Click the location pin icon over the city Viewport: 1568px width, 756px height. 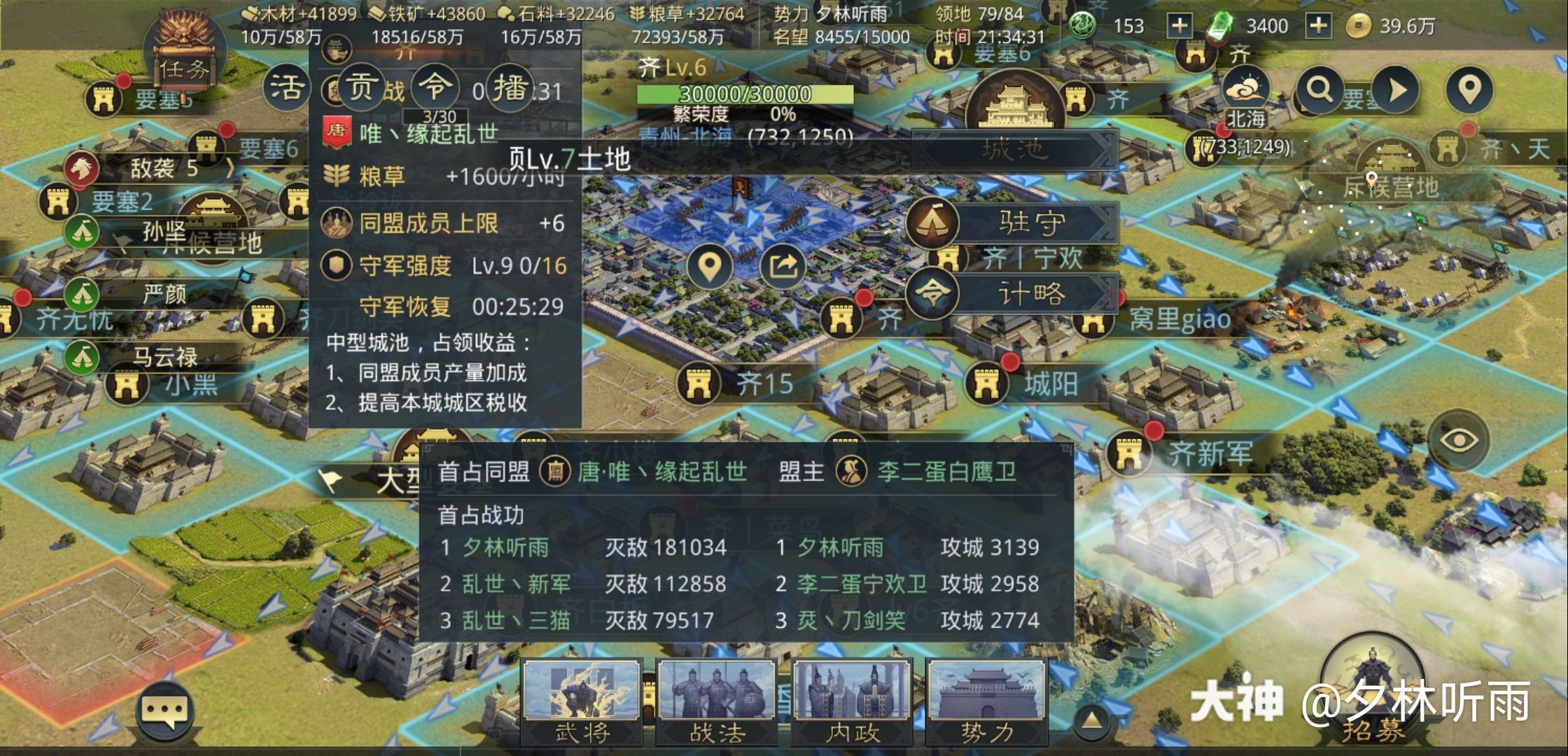click(x=710, y=267)
